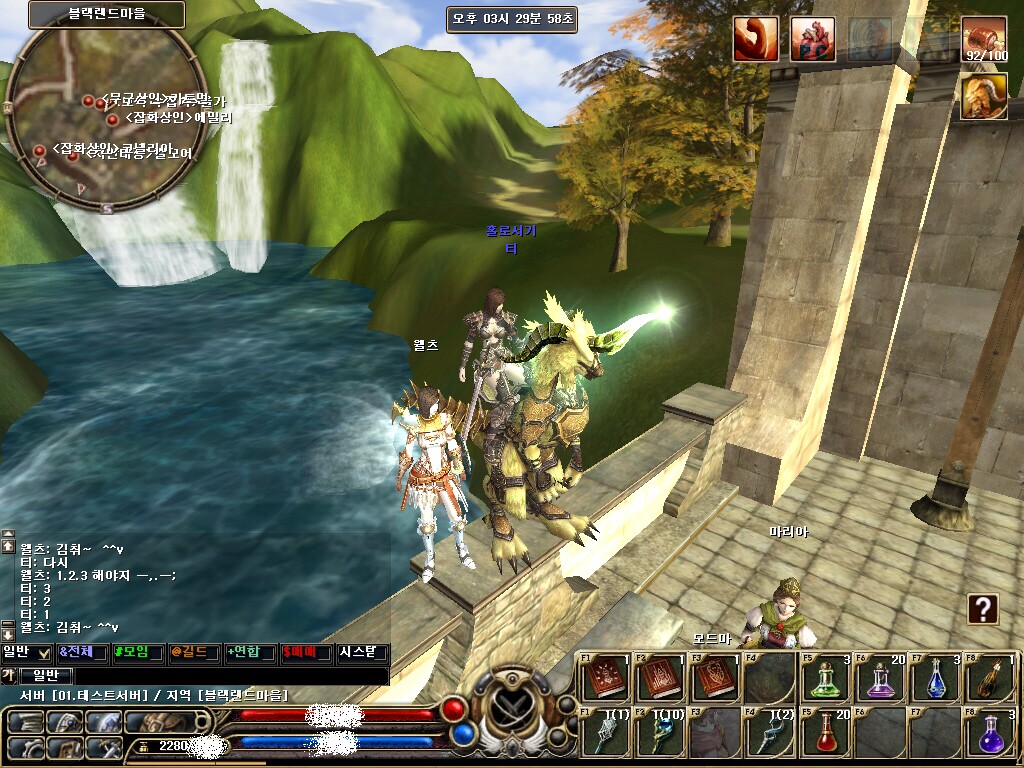Toggle the 시스템 system chat filter
The width and height of the screenshot is (1024, 768).
coord(362,653)
